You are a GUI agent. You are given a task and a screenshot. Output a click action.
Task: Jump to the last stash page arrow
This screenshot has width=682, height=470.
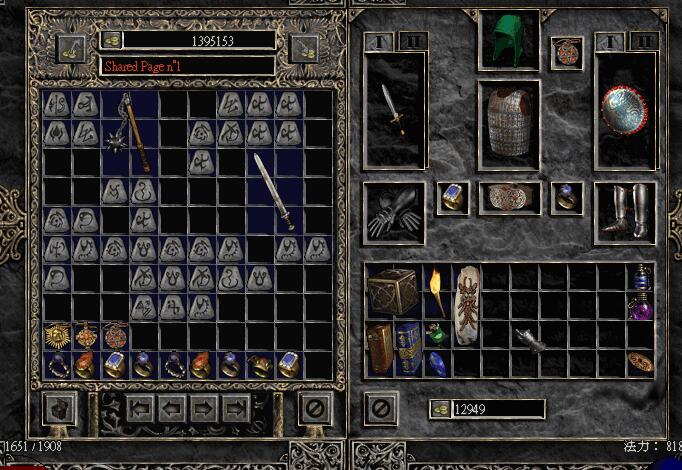(237, 408)
